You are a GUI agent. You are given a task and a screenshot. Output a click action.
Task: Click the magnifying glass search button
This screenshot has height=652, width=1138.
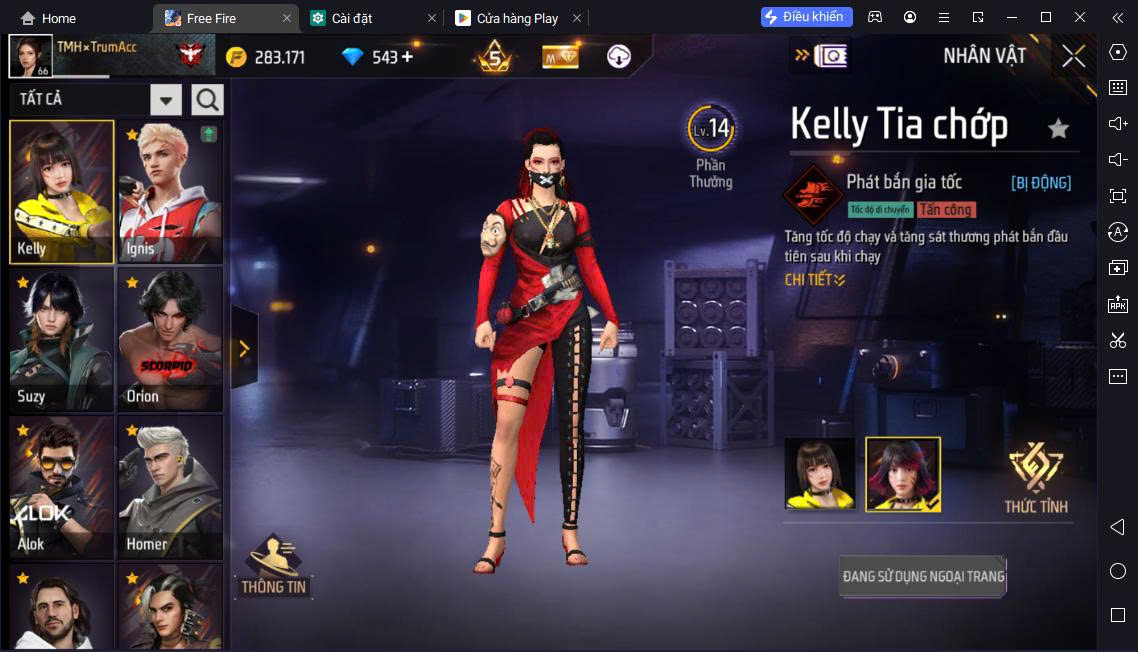click(x=208, y=99)
